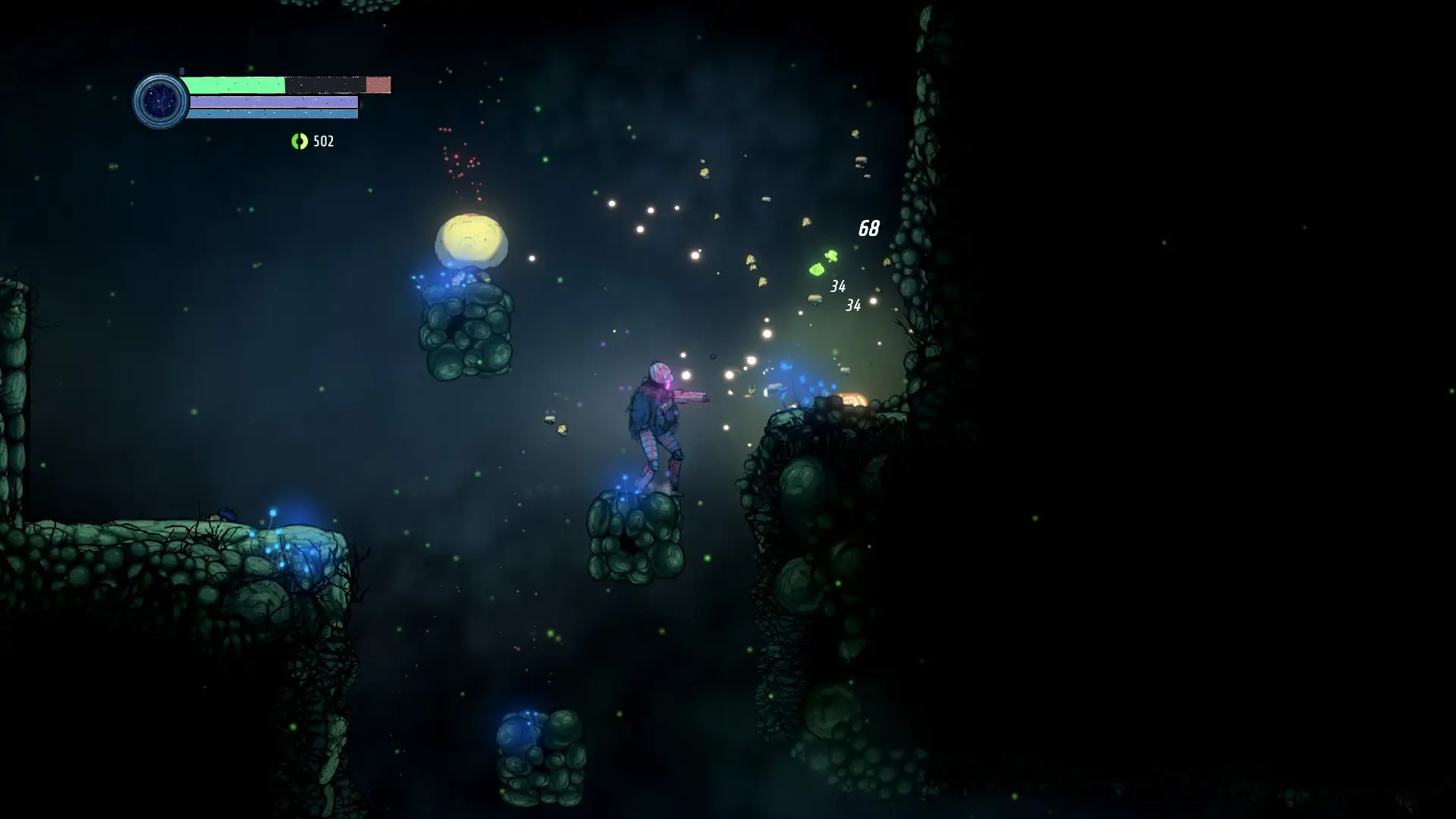Select the upper damage number 34
The image size is (1456, 819).
point(838,287)
